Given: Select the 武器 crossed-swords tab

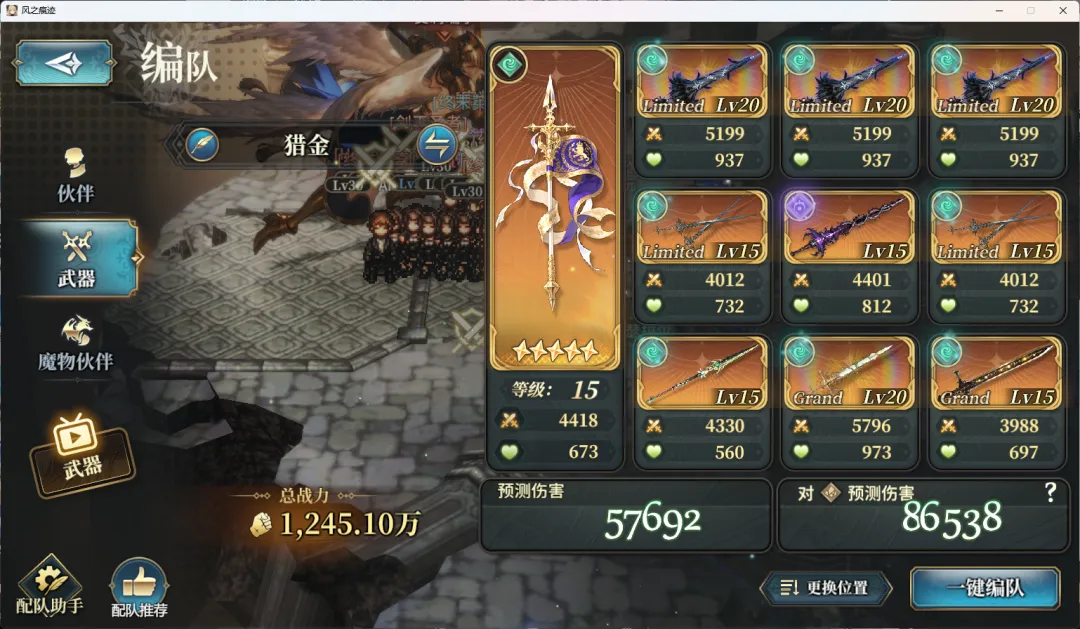Looking at the screenshot, I should (x=76, y=259).
